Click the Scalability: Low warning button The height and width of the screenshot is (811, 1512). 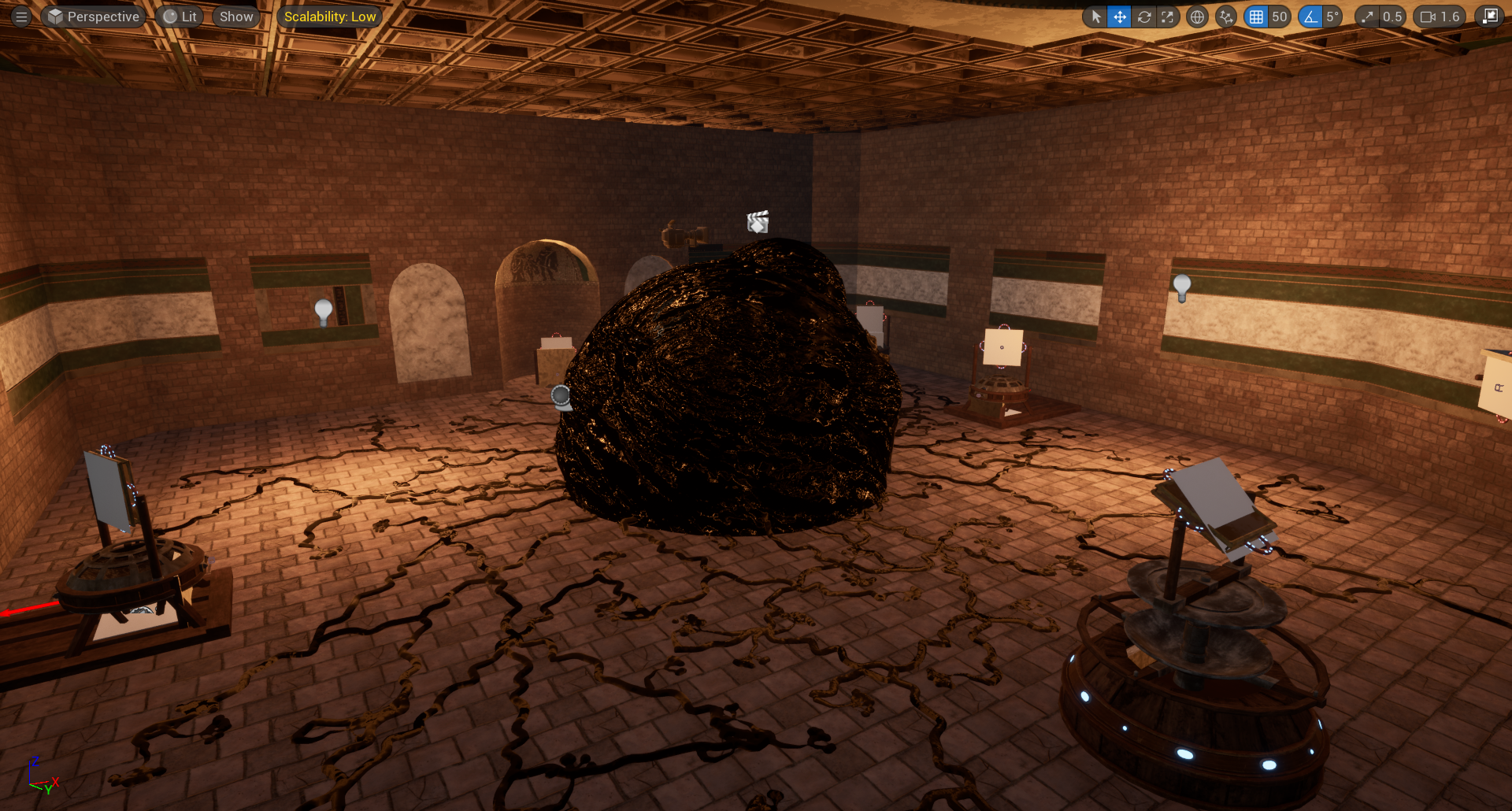point(330,17)
